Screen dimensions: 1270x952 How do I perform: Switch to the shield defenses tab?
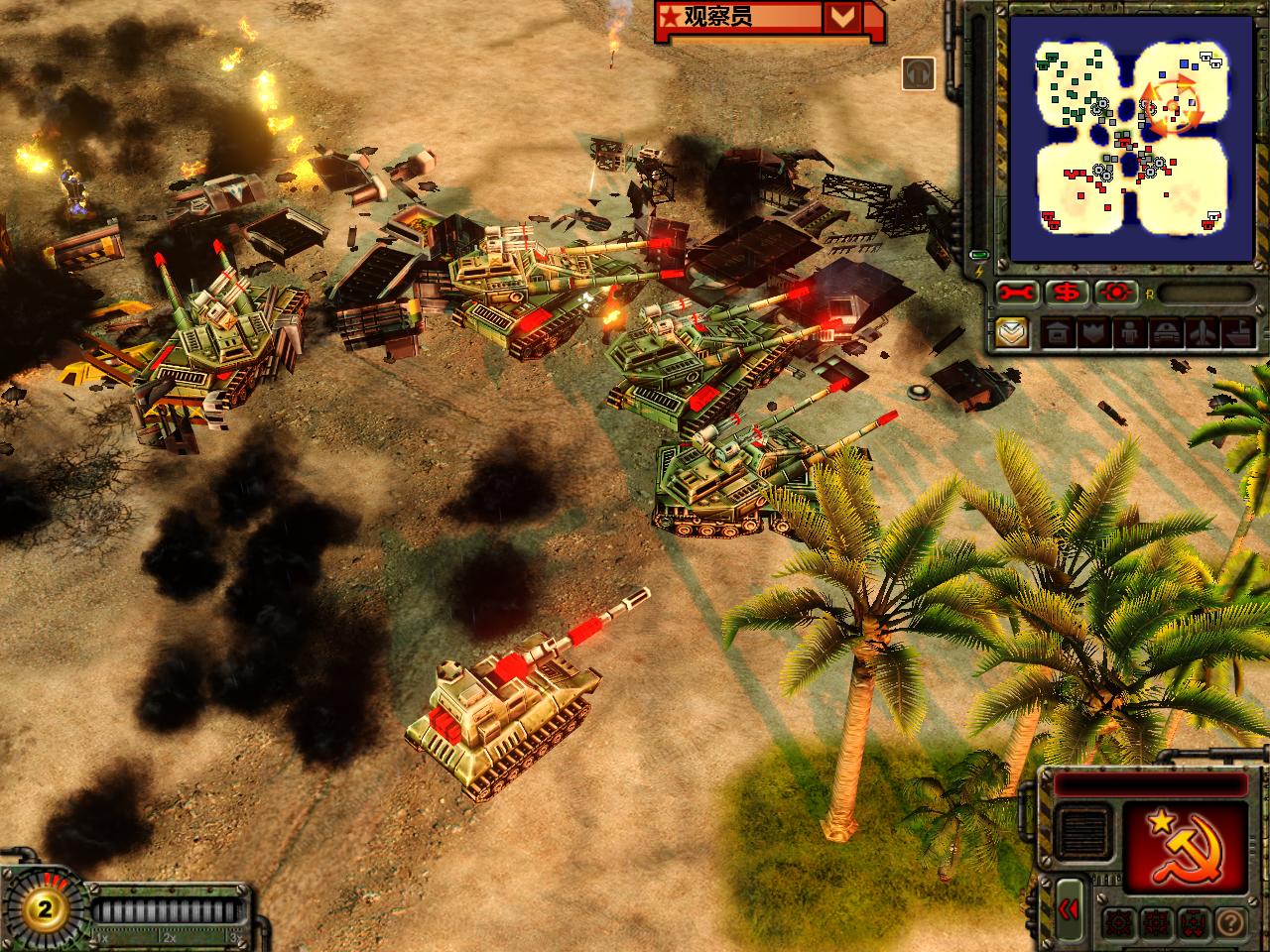[x=1093, y=333]
